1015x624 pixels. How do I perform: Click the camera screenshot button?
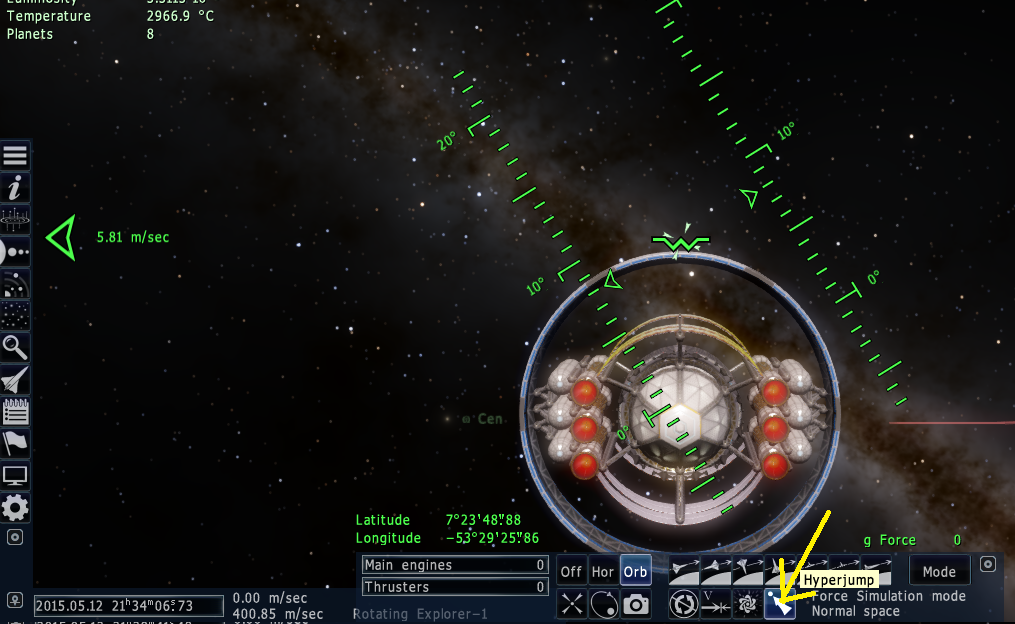tap(635, 604)
